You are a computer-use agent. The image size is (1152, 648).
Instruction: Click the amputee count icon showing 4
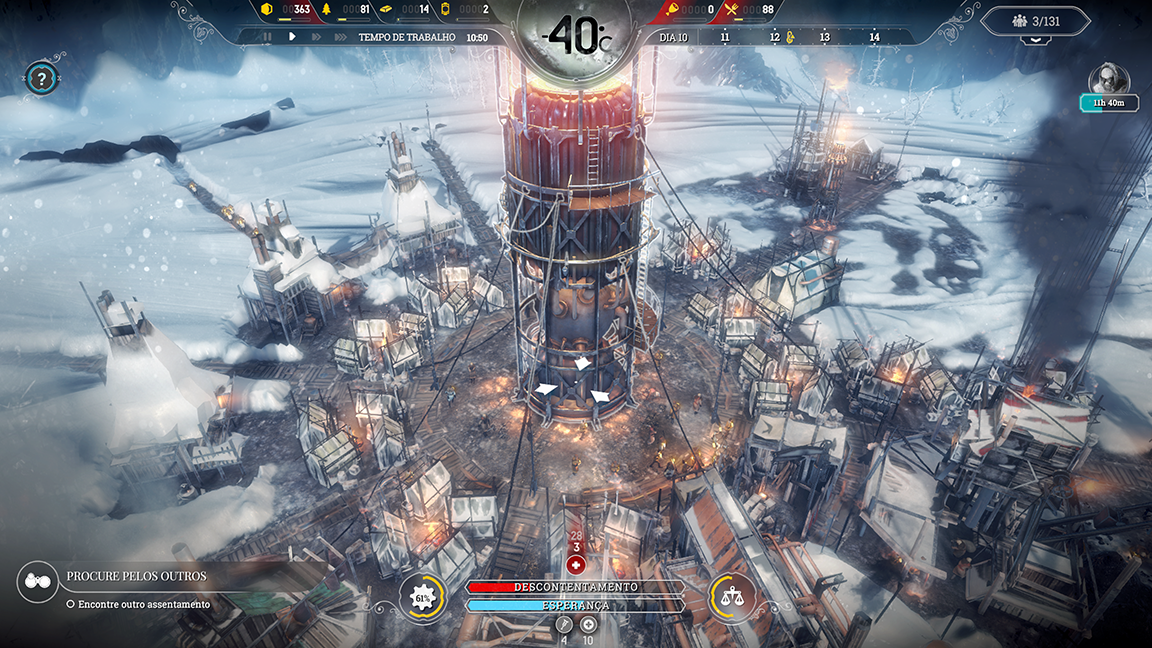tap(563, 625)
